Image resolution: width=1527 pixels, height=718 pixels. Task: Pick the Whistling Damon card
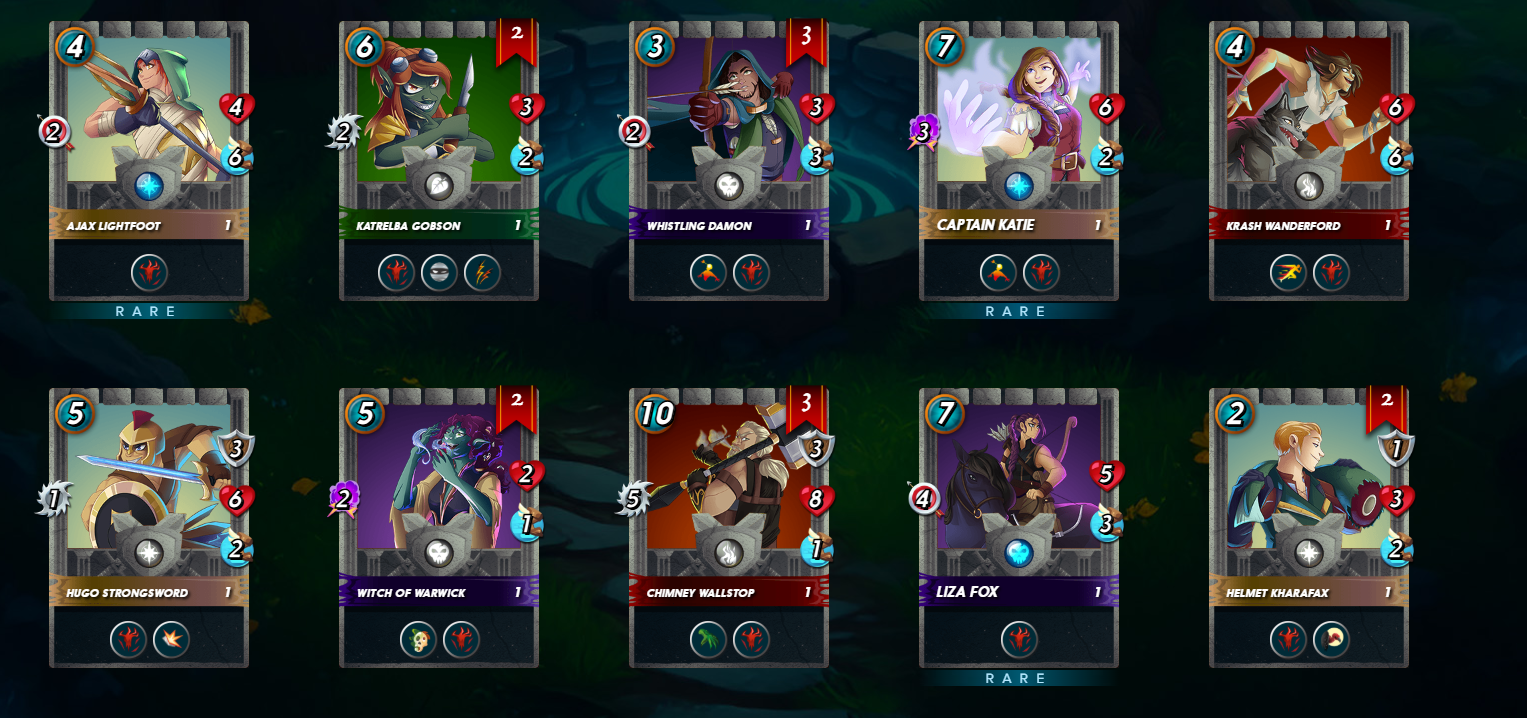click(729, 160)
